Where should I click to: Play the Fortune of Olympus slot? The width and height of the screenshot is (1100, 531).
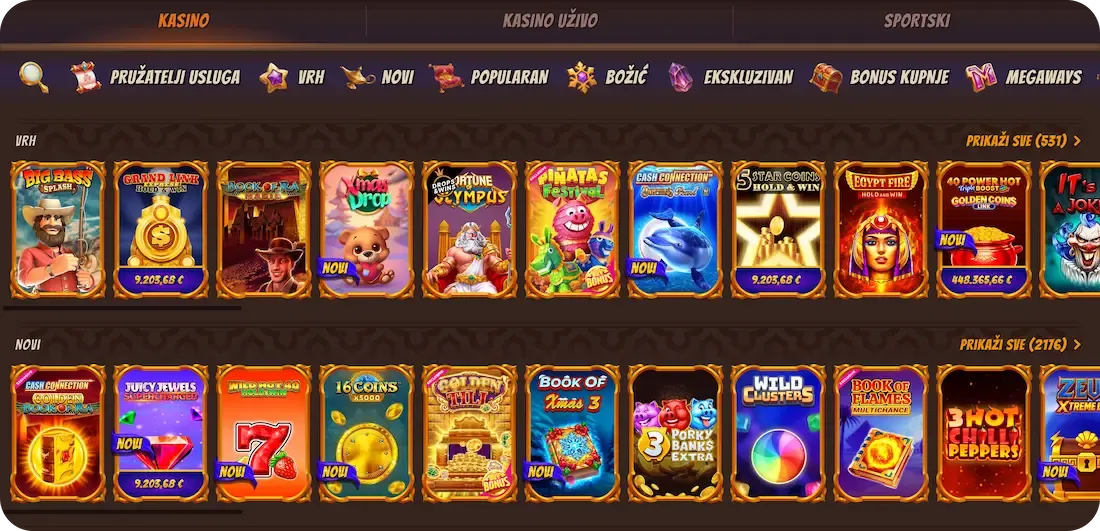click(x=469, y=230)
